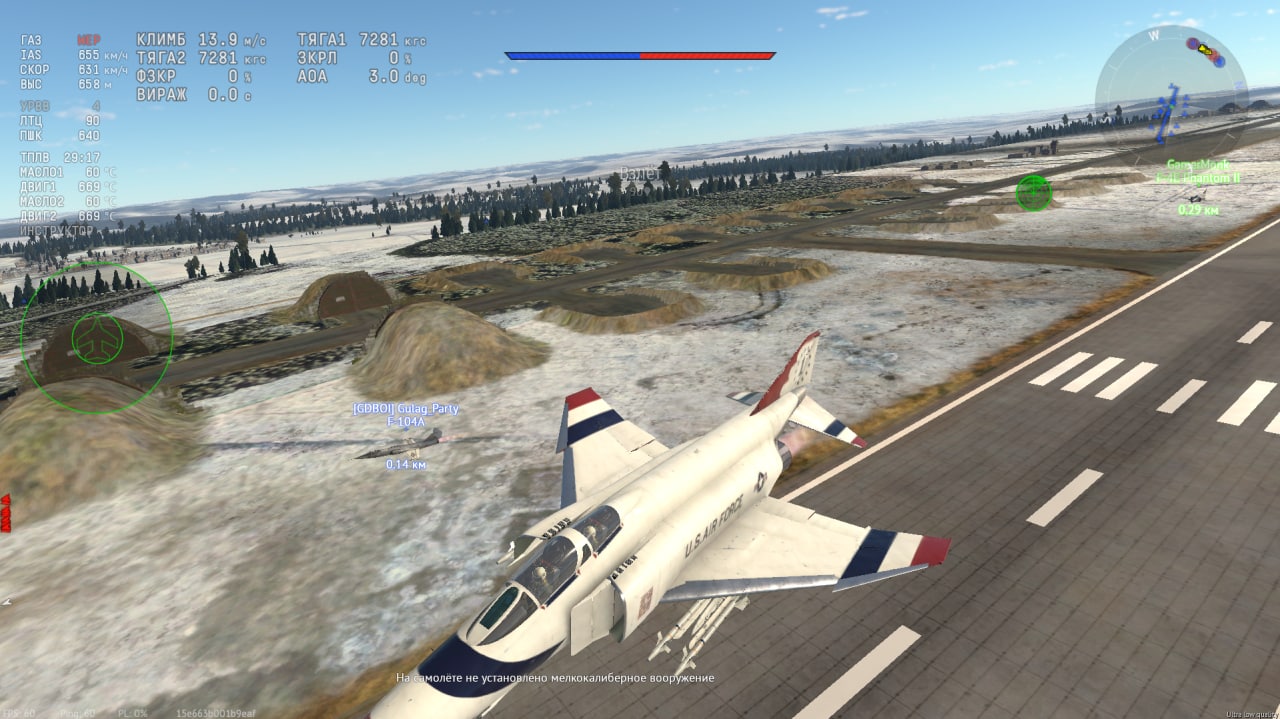The width and height of the screenshot is (1280, 719).
Task: Click the large green aircraft targeting circle
Action: [97, 338]
